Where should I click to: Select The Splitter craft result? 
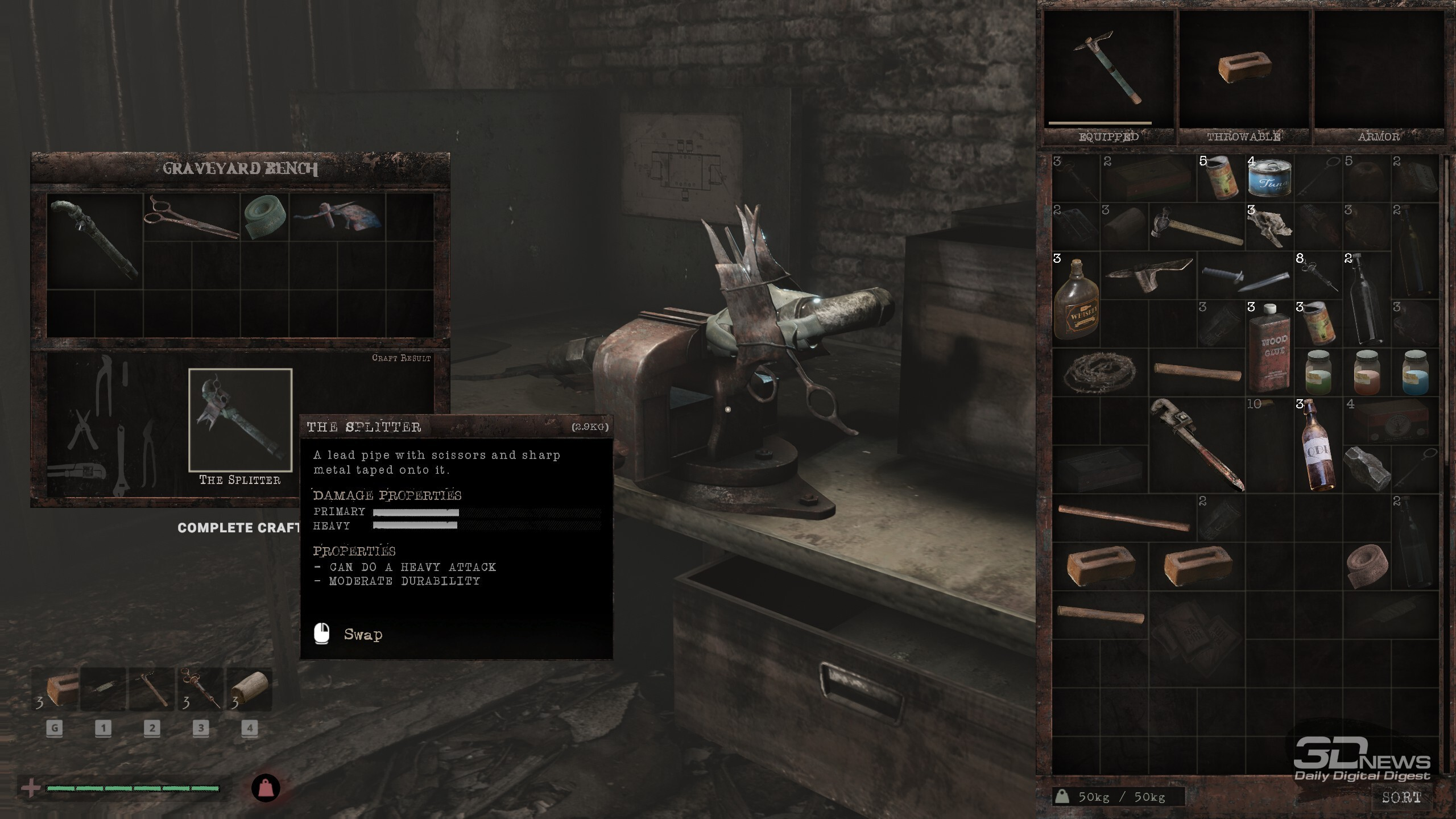pyautogui.click(x=240, y=420)
